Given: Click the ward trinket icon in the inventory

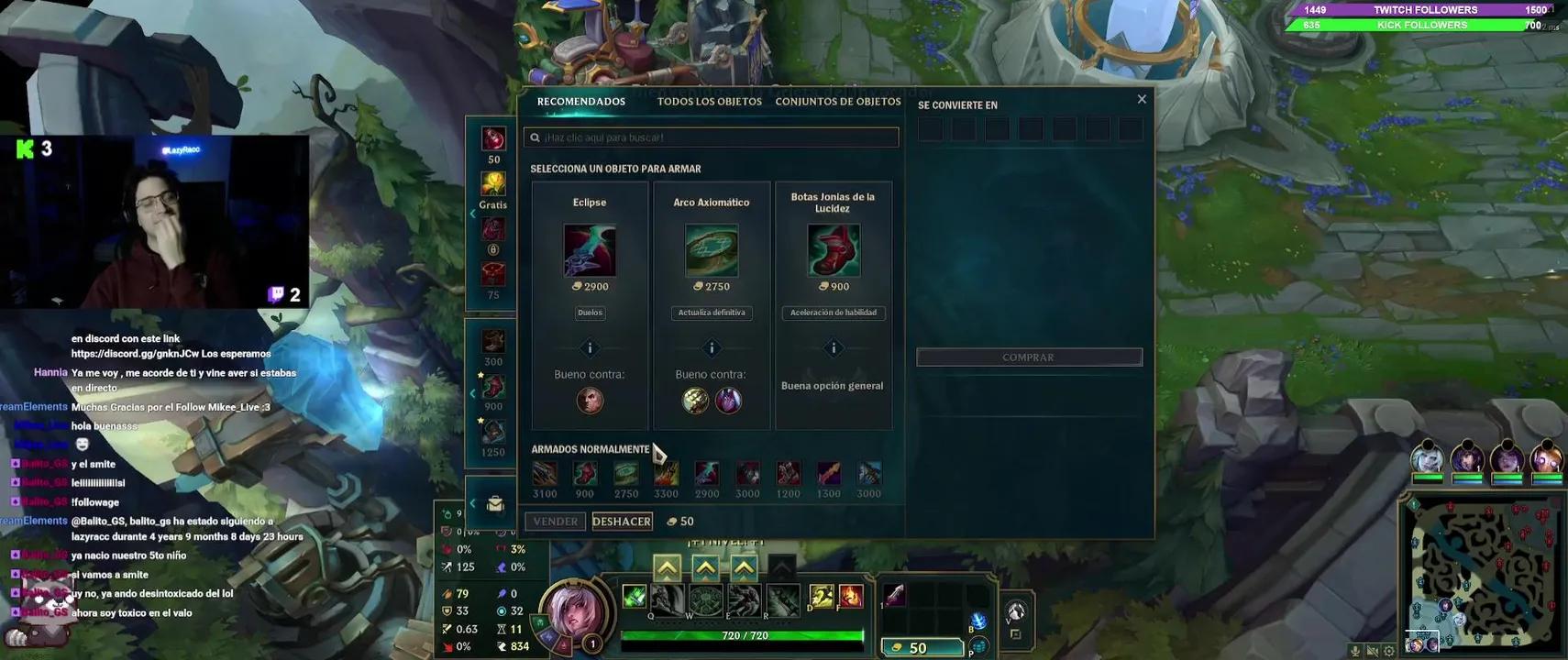Looking at the screenshot, I should pos(1015,612).
